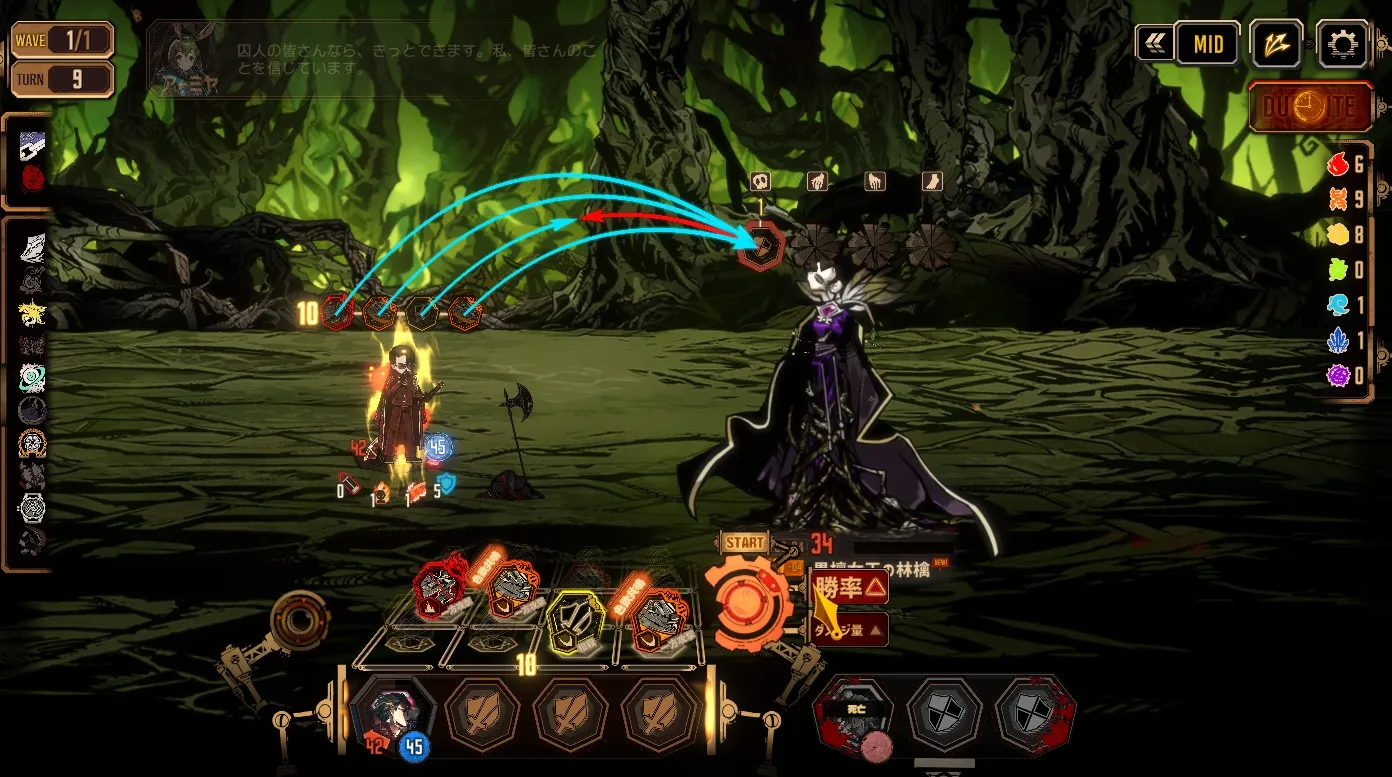Toggle the MID battle speed button
This screenshot has width=1392, height=777.
(x=1207, y=44)
